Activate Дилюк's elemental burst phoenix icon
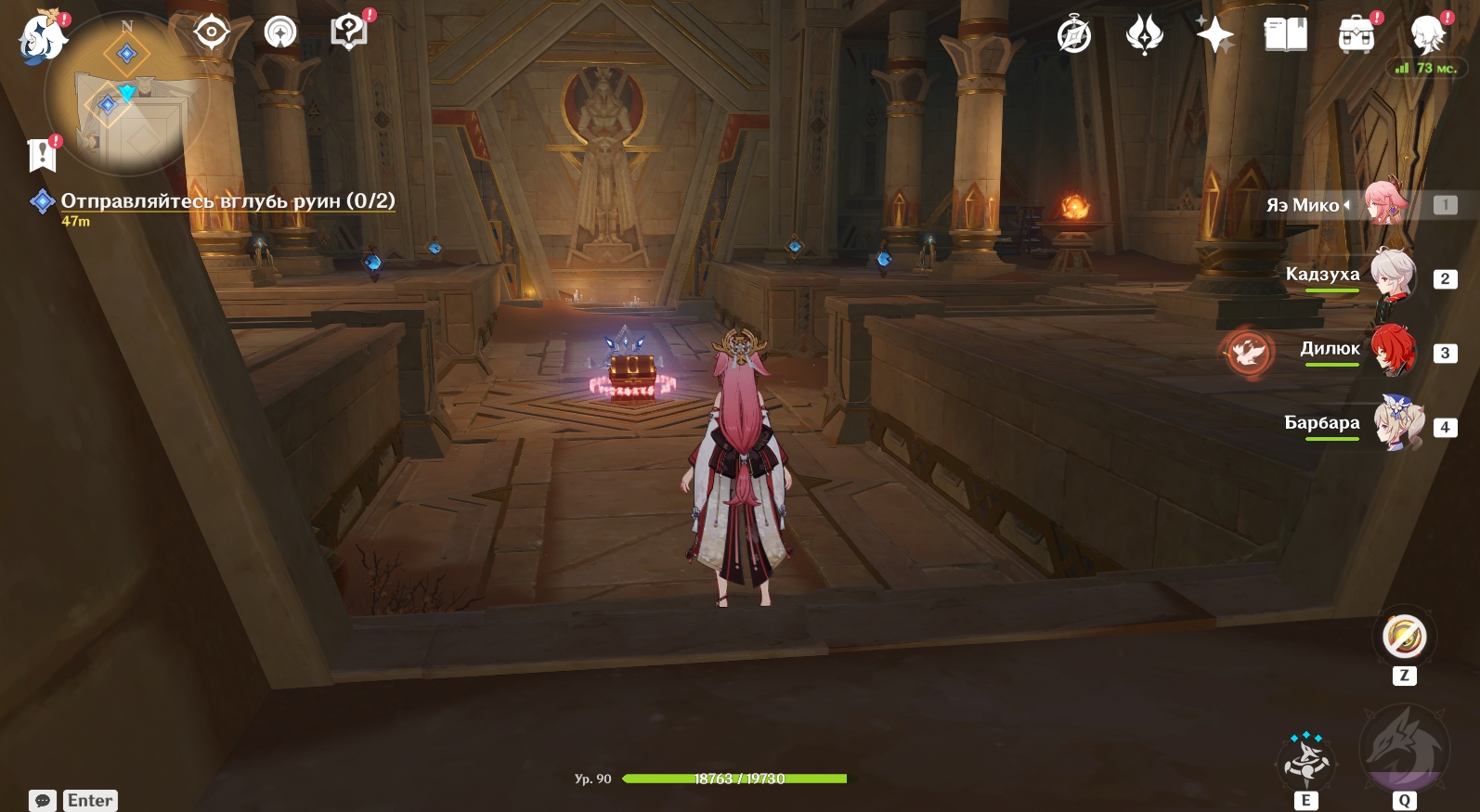This screenshot has width=1480, height=812. (1247, 353)
